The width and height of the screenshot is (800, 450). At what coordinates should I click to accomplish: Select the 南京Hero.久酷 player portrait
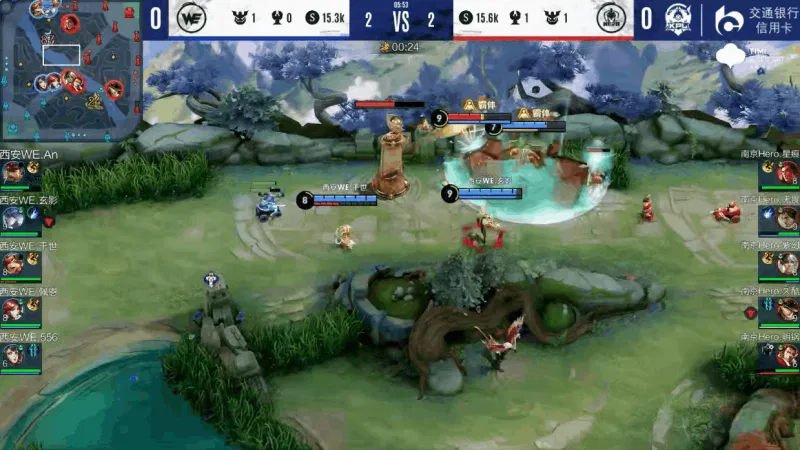click(x=785, y=309)
